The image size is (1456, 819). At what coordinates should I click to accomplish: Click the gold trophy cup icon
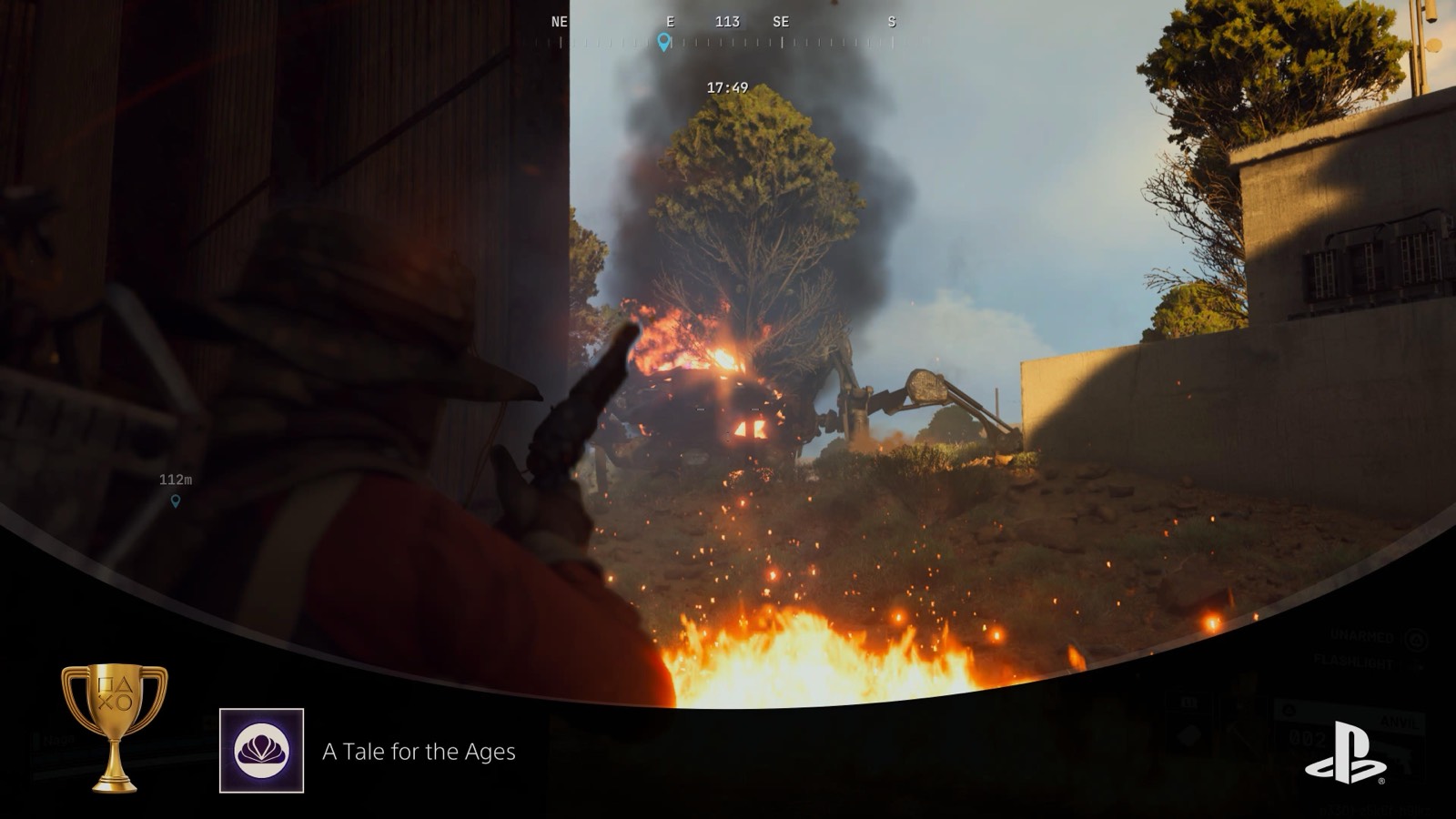click(115, 725)
